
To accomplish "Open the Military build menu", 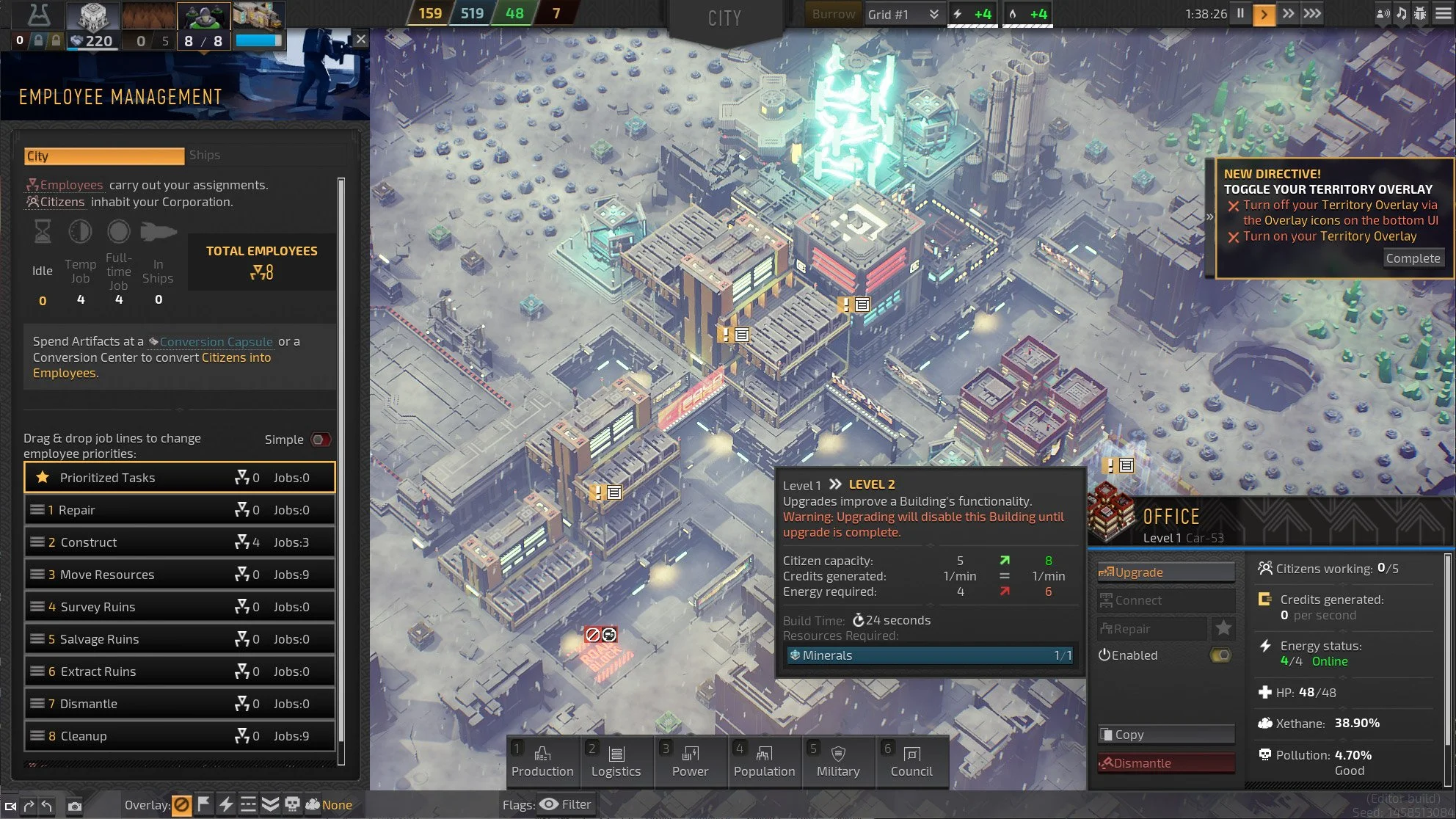I will [x=838, y=762].
